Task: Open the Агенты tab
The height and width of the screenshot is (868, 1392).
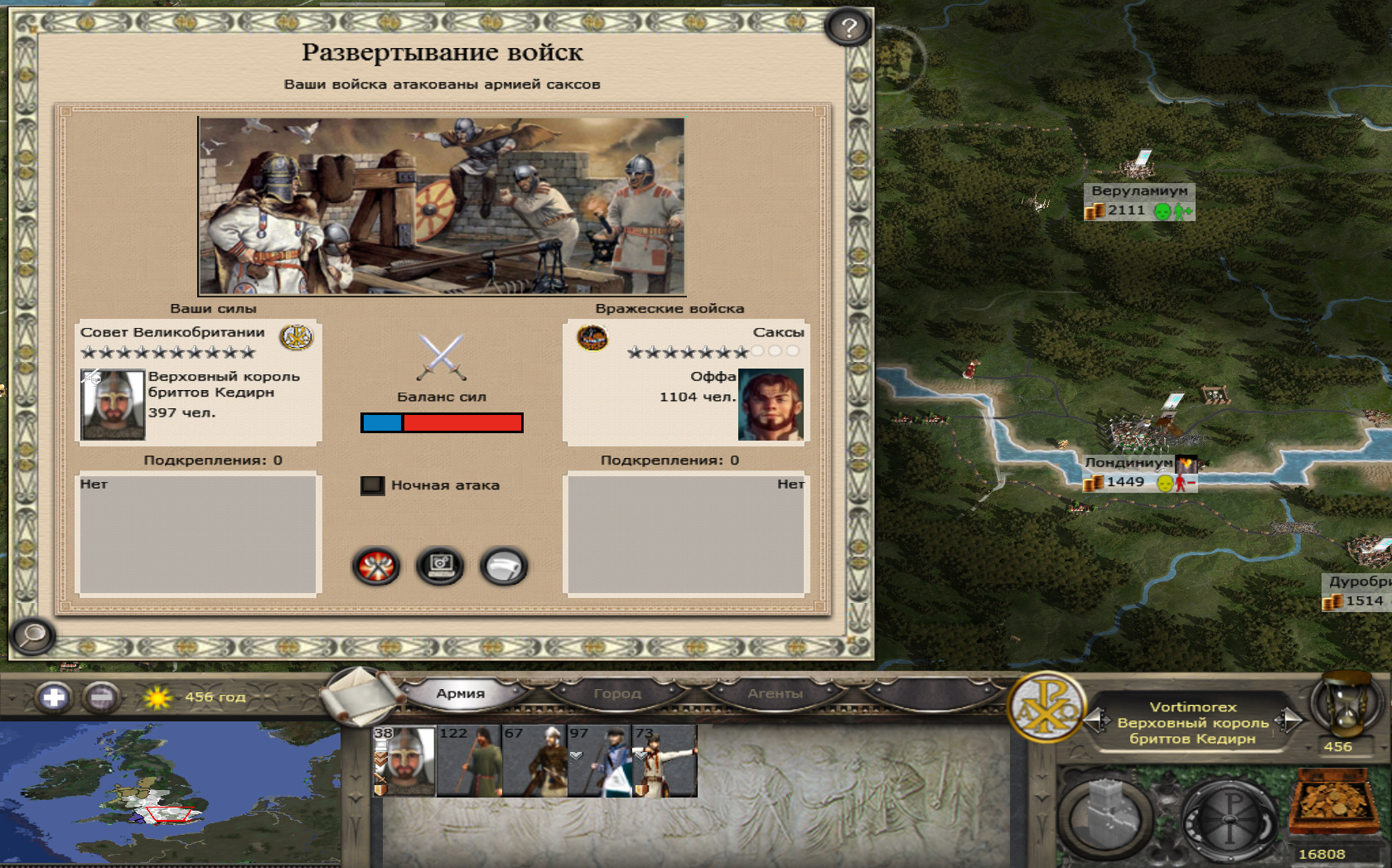Action: (x=775, y=694)
